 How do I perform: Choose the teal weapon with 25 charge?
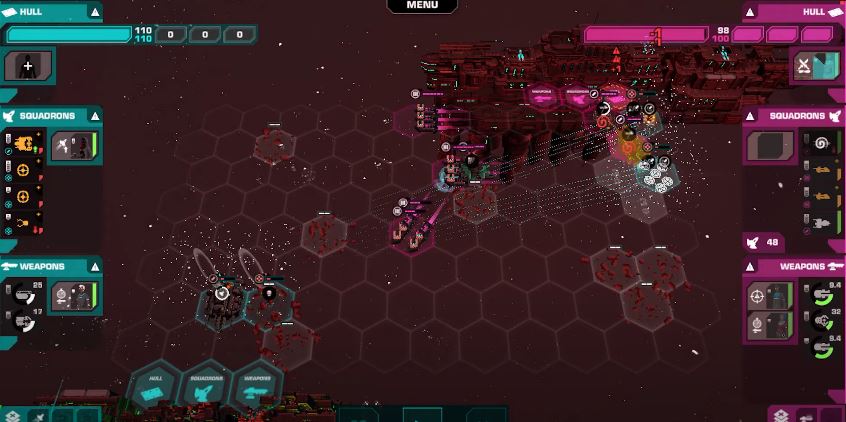(x=24, y=292)
